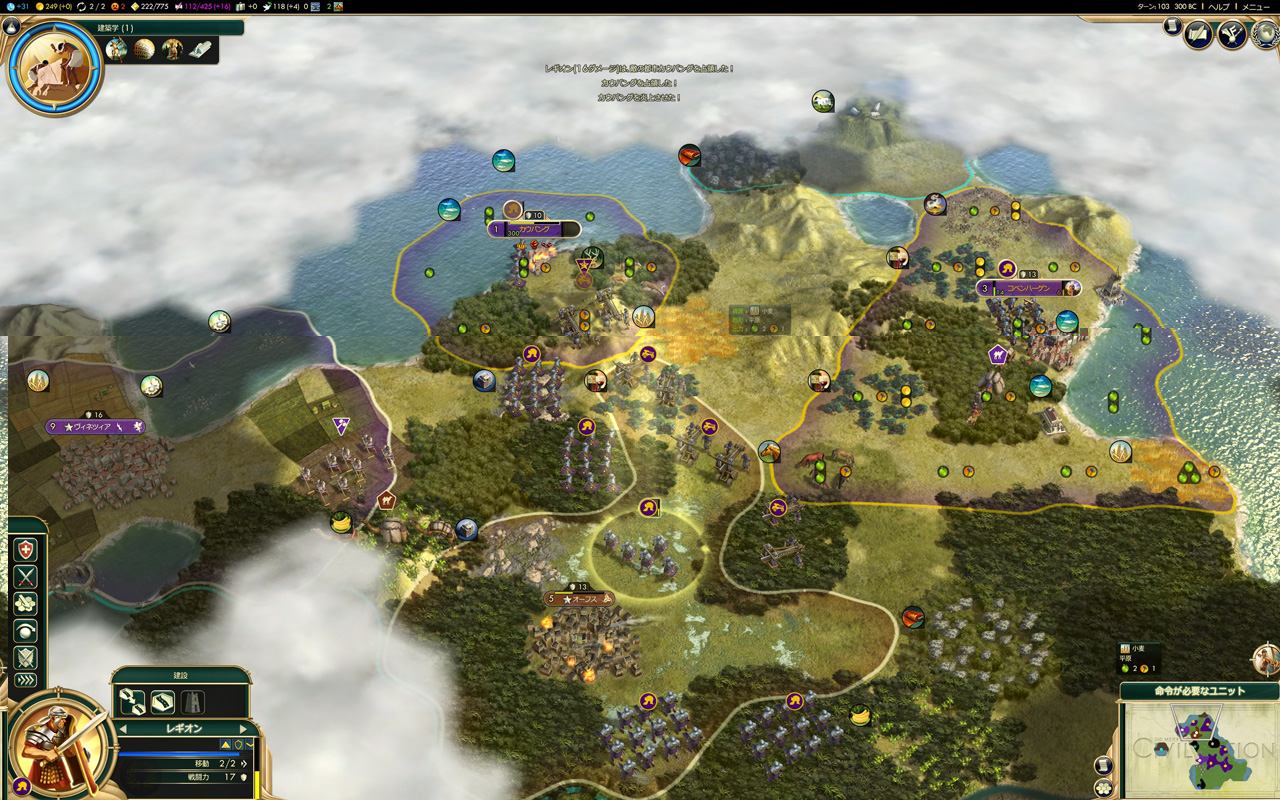
Task: Click the 命令が必要なユニット button
Action: tap(1199, 691)
